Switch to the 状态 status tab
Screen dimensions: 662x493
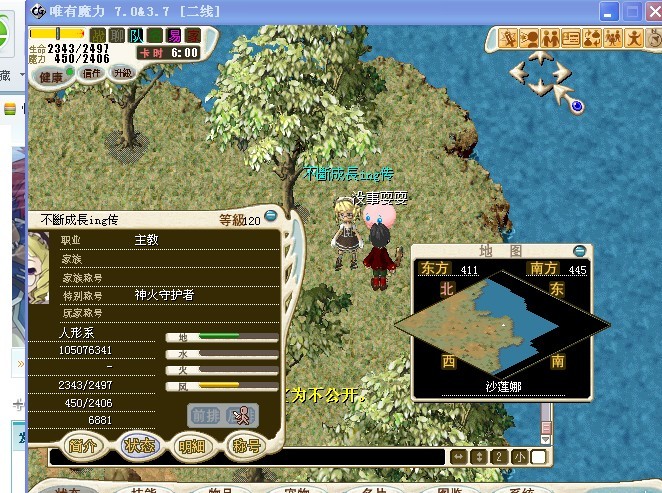click(138, 445)
